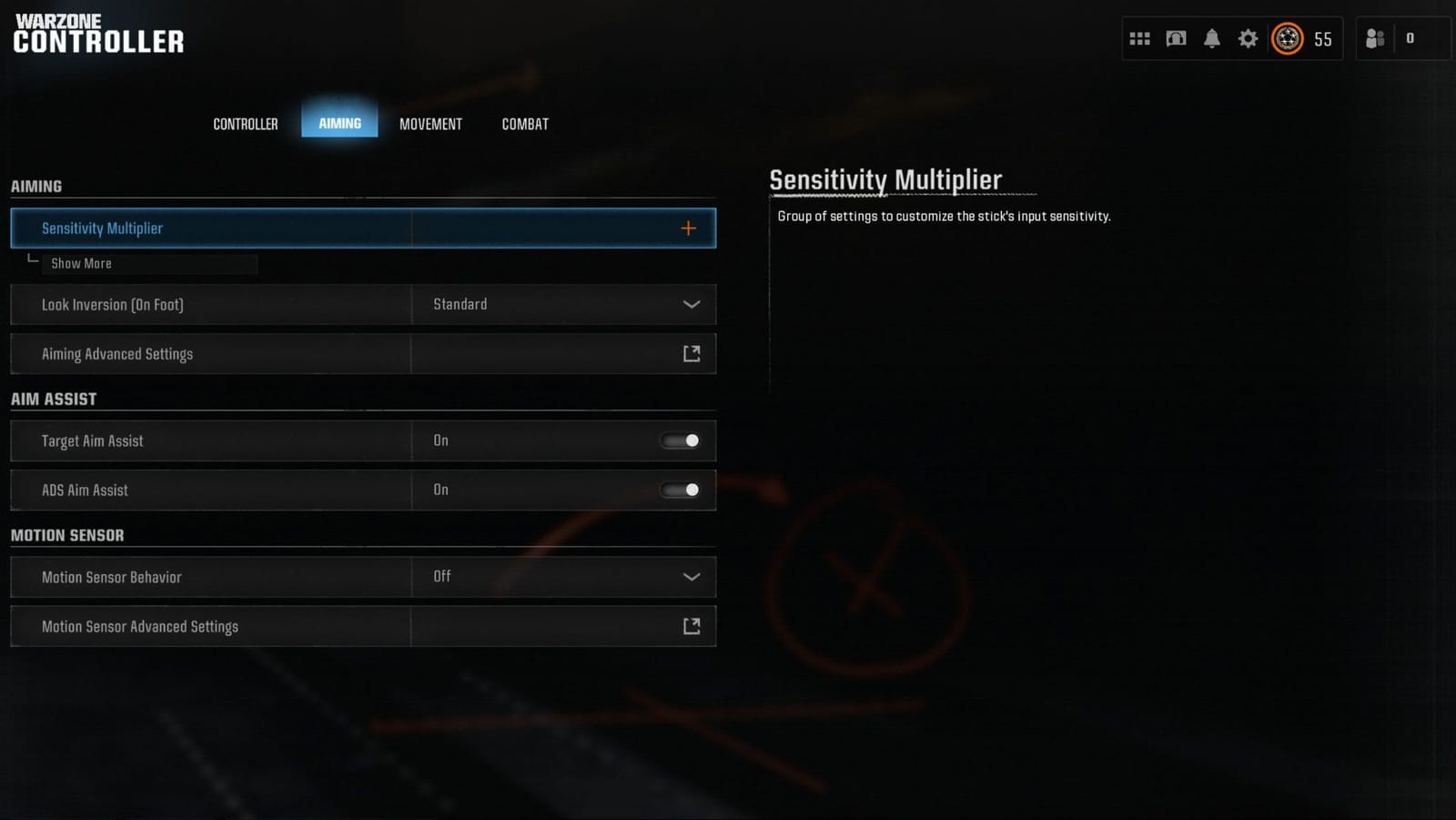1456x820 pixels.
Task: Open the voice chat channel icon
Action: [1176, 37]
